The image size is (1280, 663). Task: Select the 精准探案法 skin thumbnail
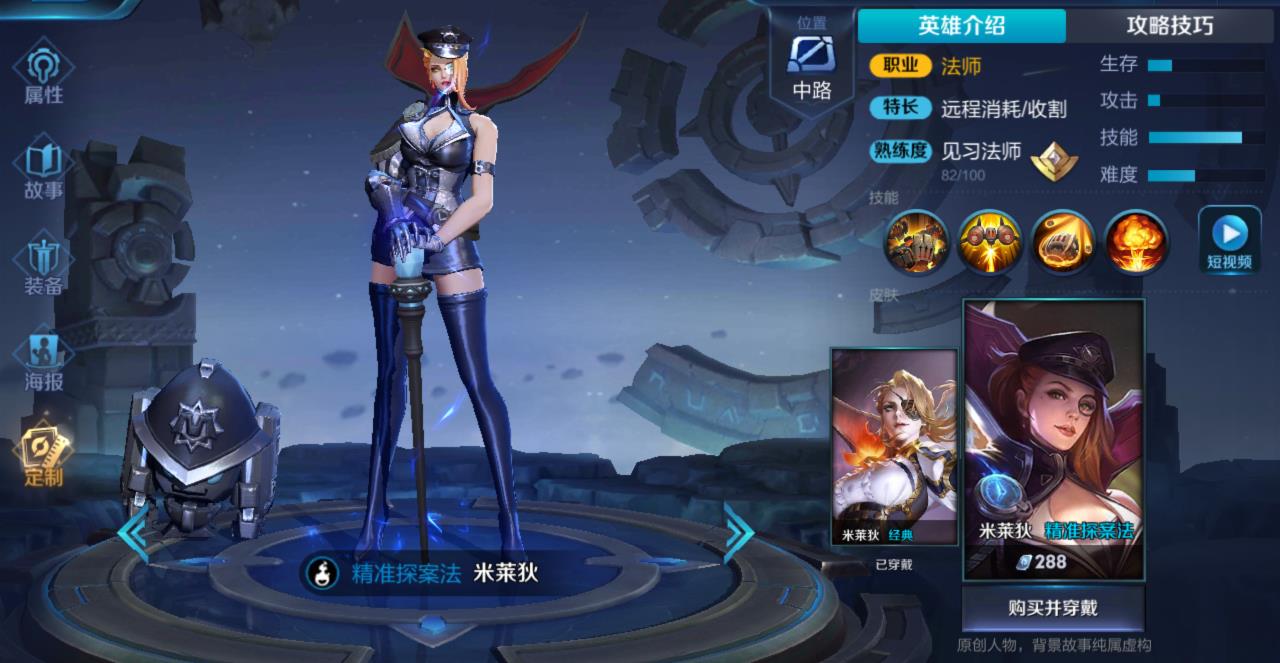(1053, 438)
